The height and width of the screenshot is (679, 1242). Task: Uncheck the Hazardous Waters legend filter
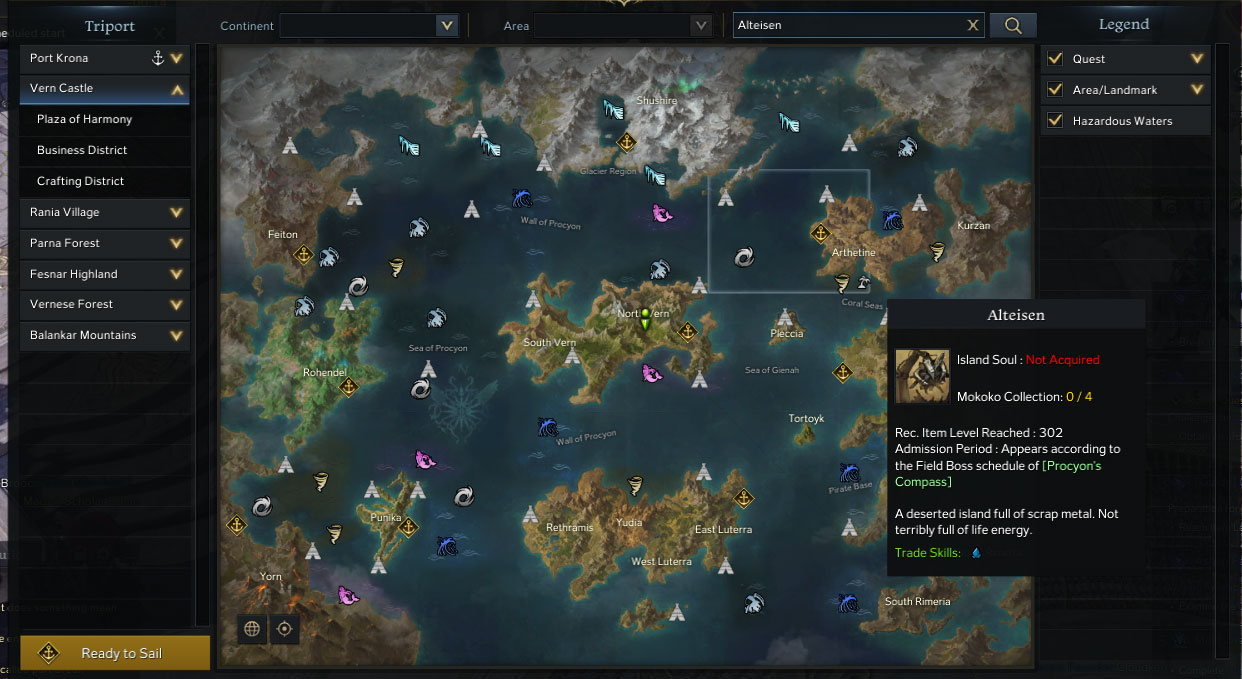pyautogui.click(x=1055, y=121)
